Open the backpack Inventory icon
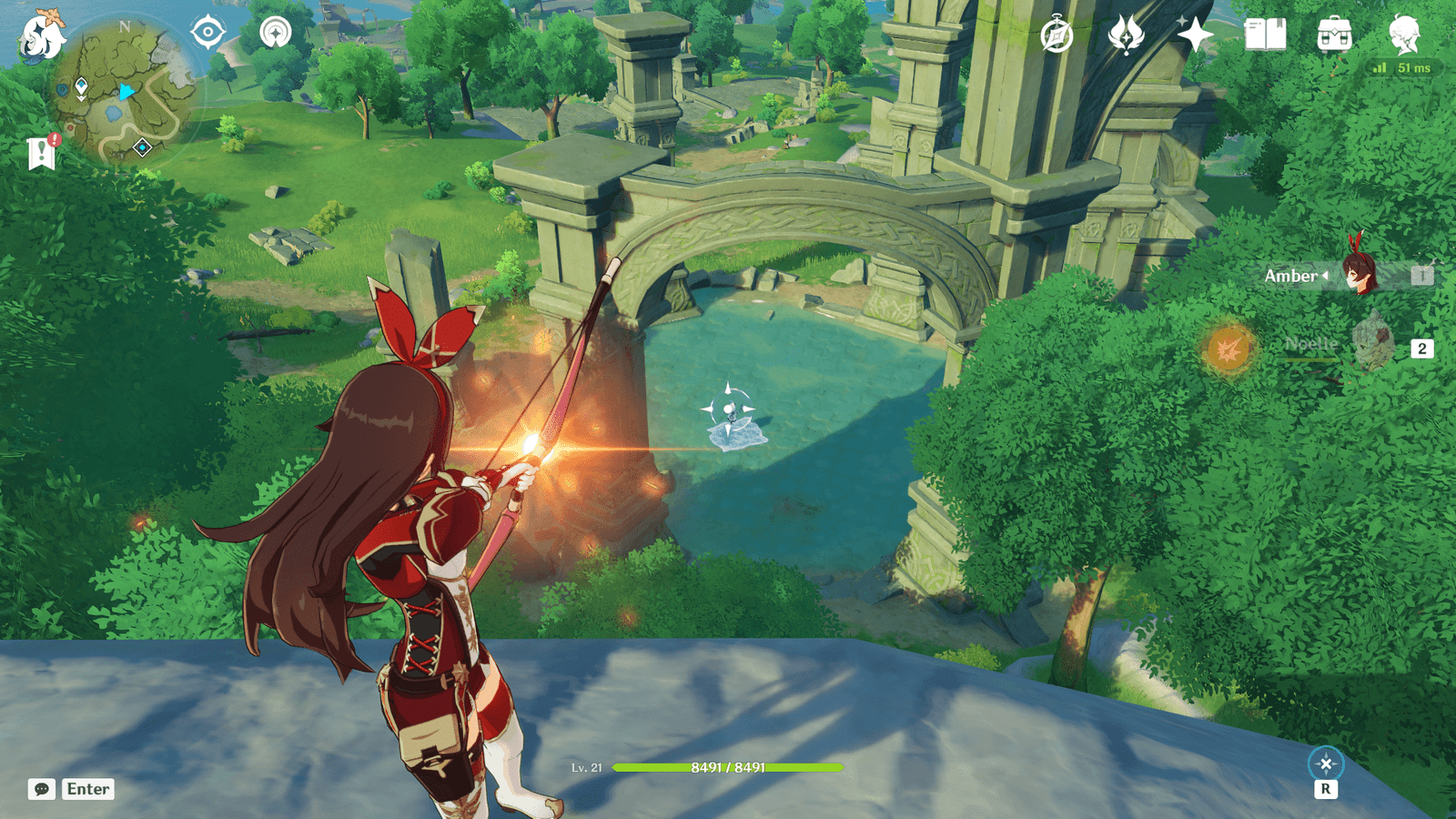 pyautogui.click(x=1334, y=35)
